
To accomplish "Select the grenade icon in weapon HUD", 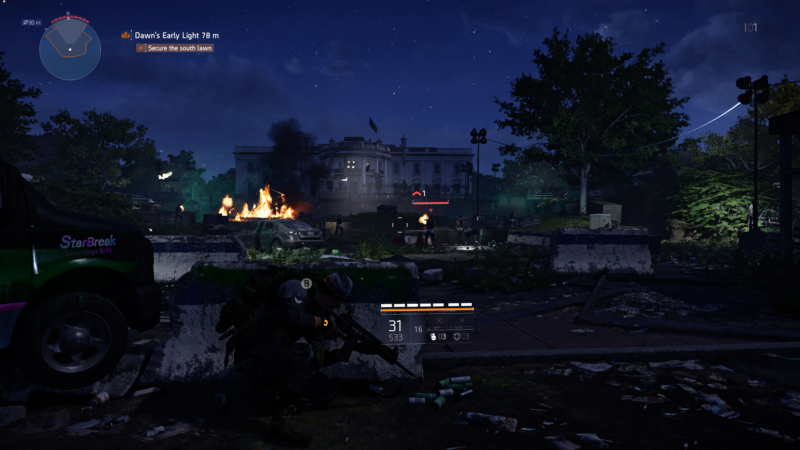I will click(432, 337).
